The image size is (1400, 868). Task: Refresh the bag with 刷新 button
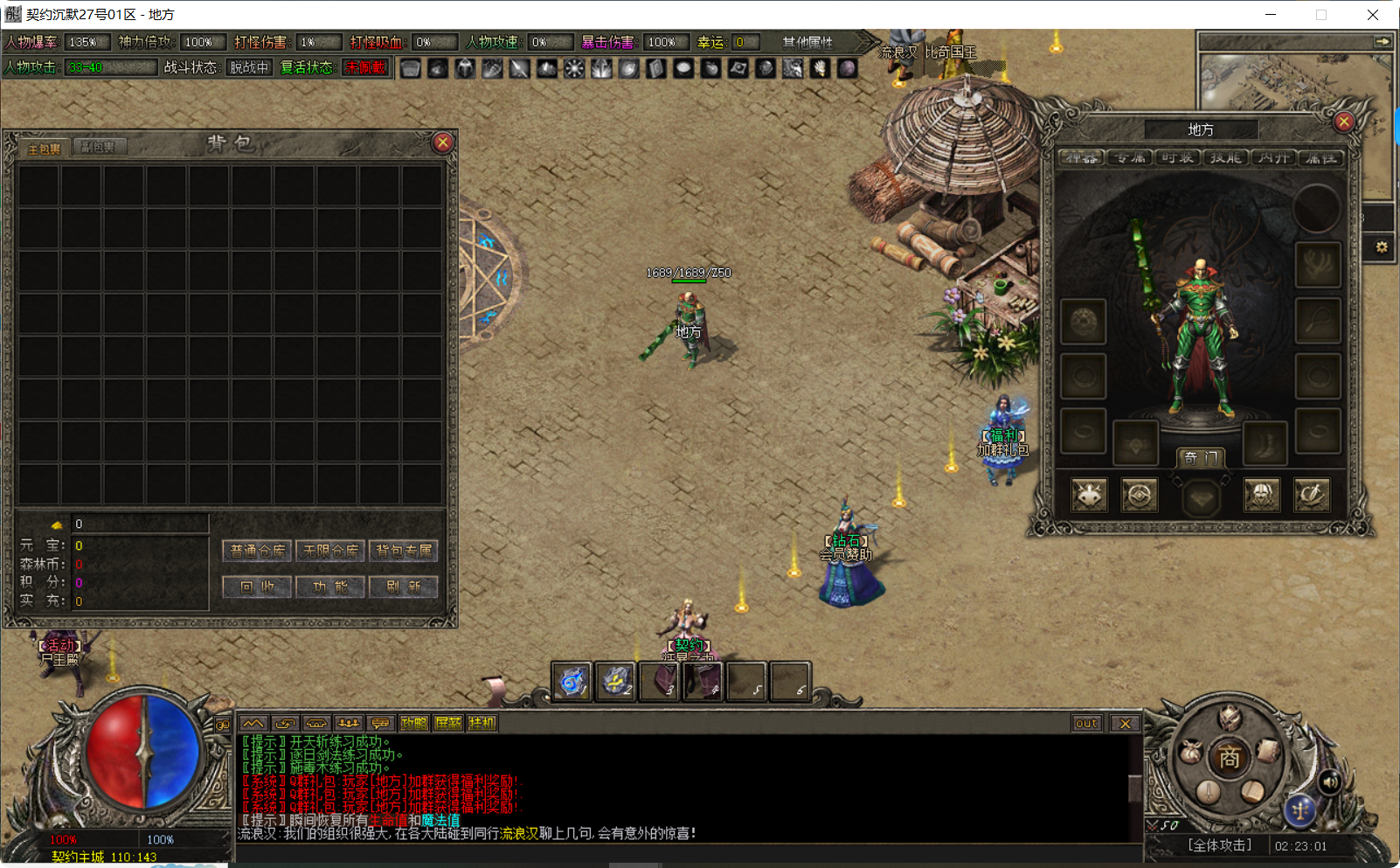(404, 587)
